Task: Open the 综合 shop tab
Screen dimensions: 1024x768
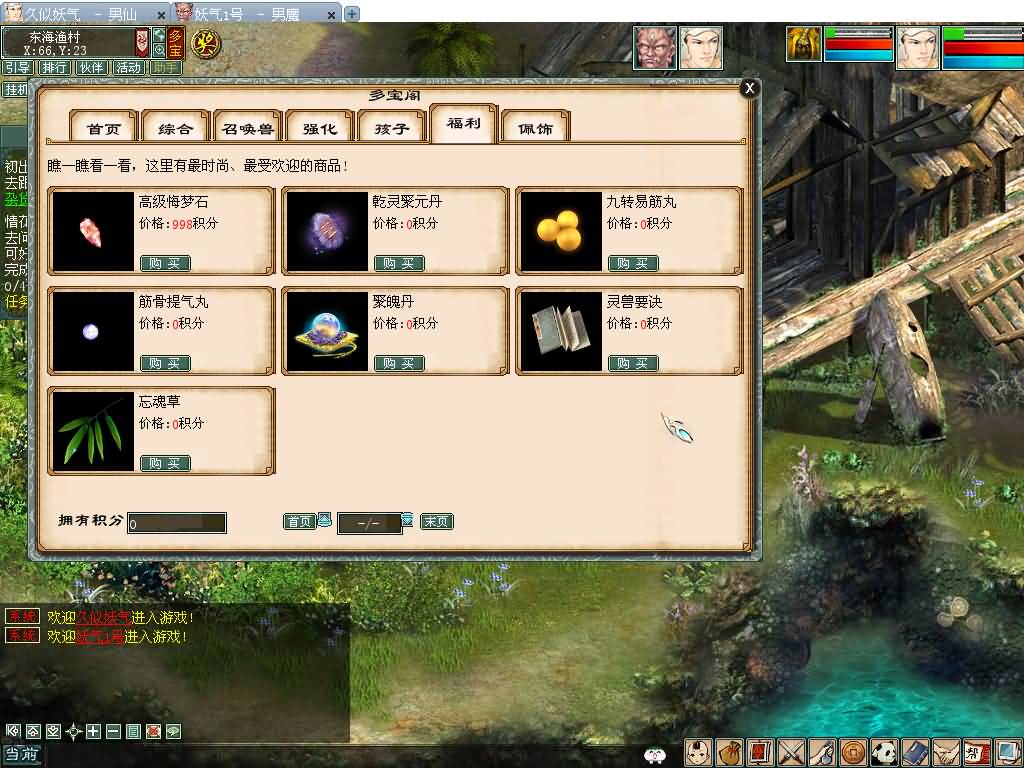Action: tap(176, 129)
